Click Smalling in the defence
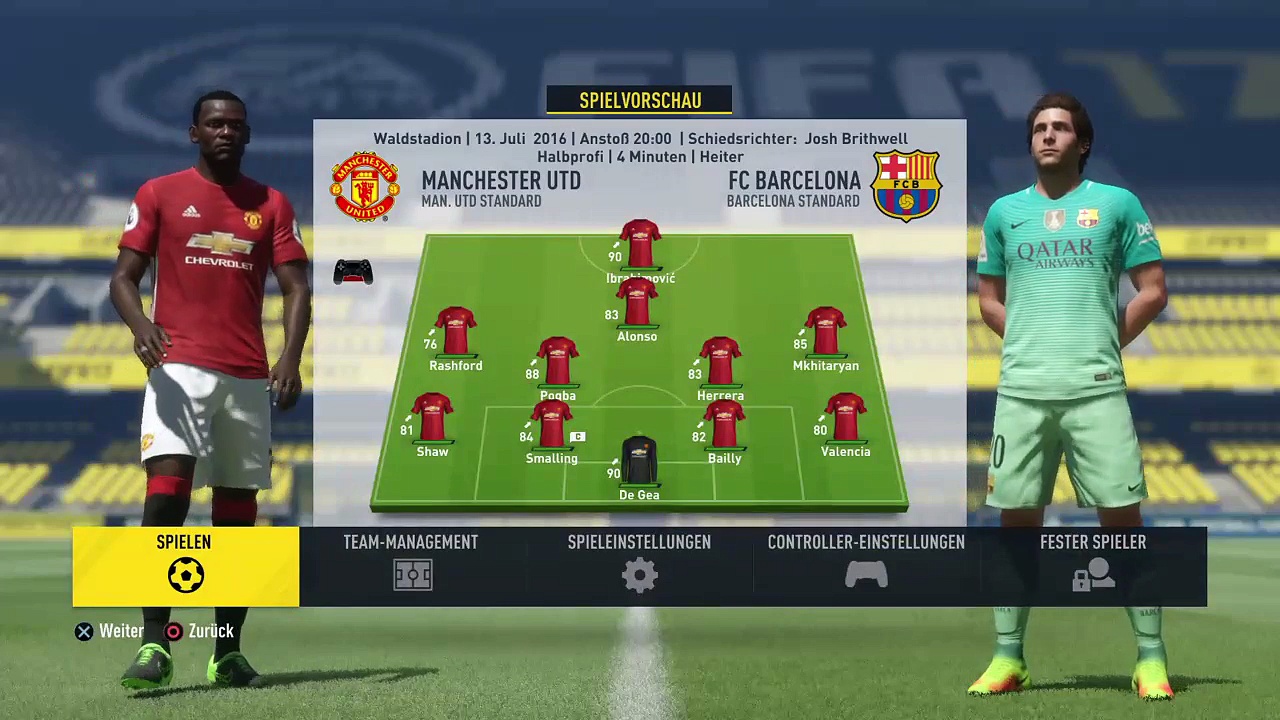Viewport: 1280px width, 720px height. 552,425
